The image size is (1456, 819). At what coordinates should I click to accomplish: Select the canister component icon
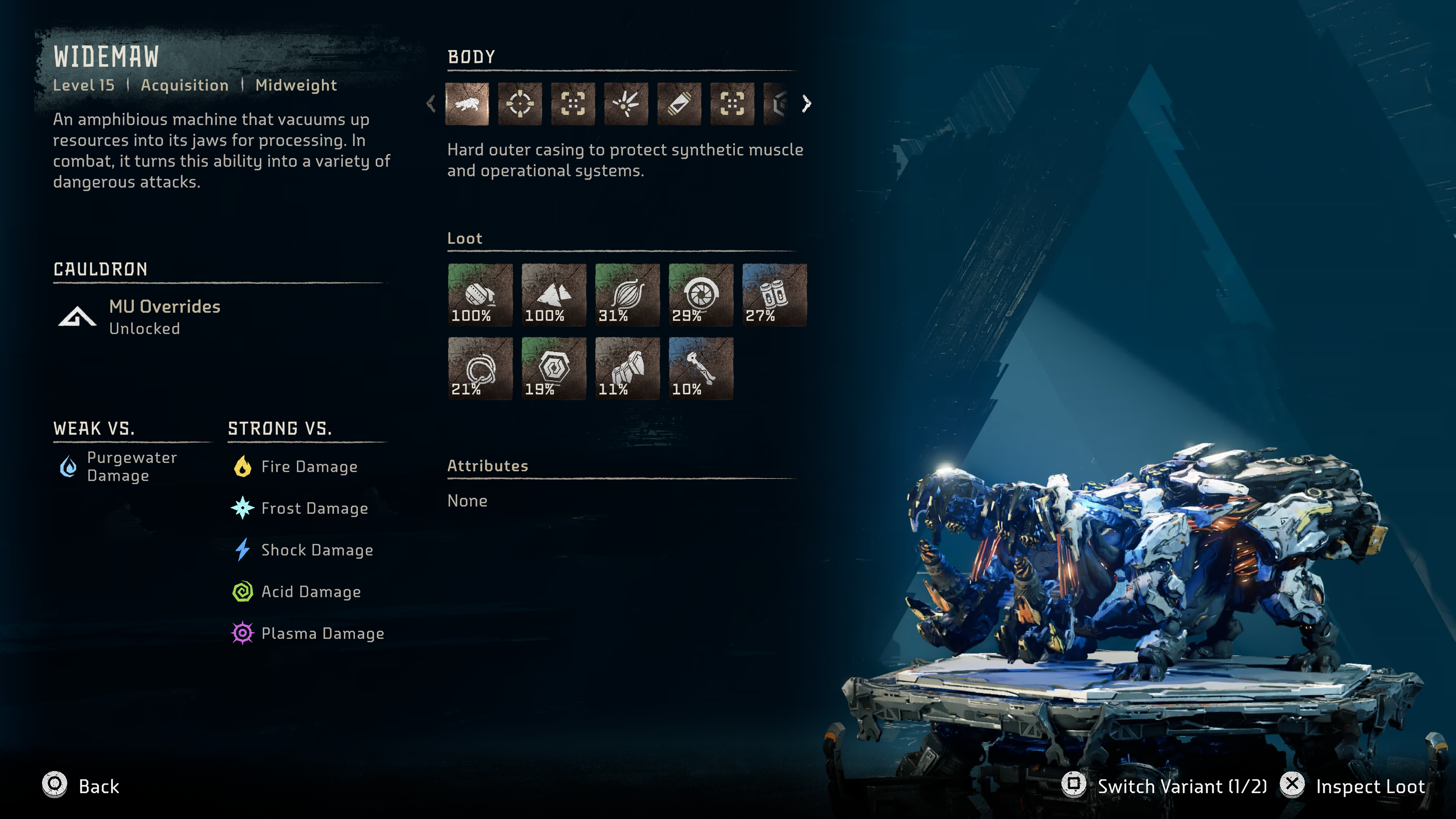(679, 104)
